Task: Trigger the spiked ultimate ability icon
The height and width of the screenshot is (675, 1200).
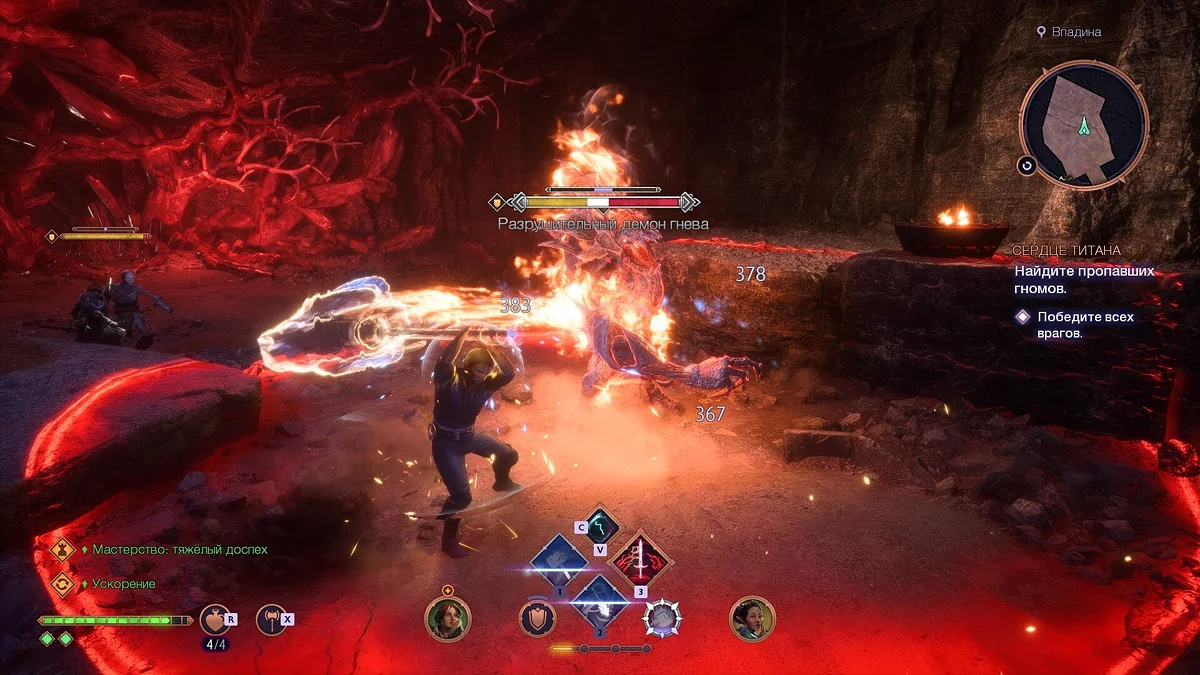Action: pos(661,619)
